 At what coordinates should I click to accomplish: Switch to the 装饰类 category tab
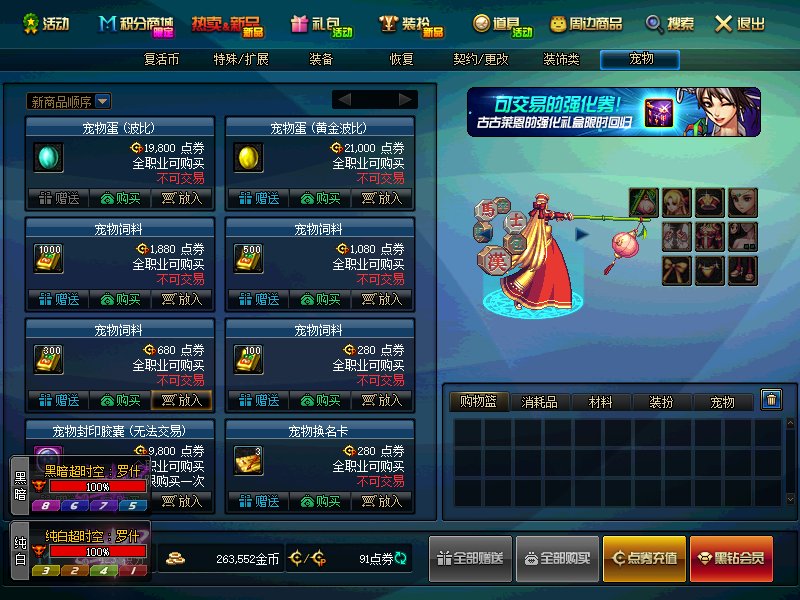[560, 59]
